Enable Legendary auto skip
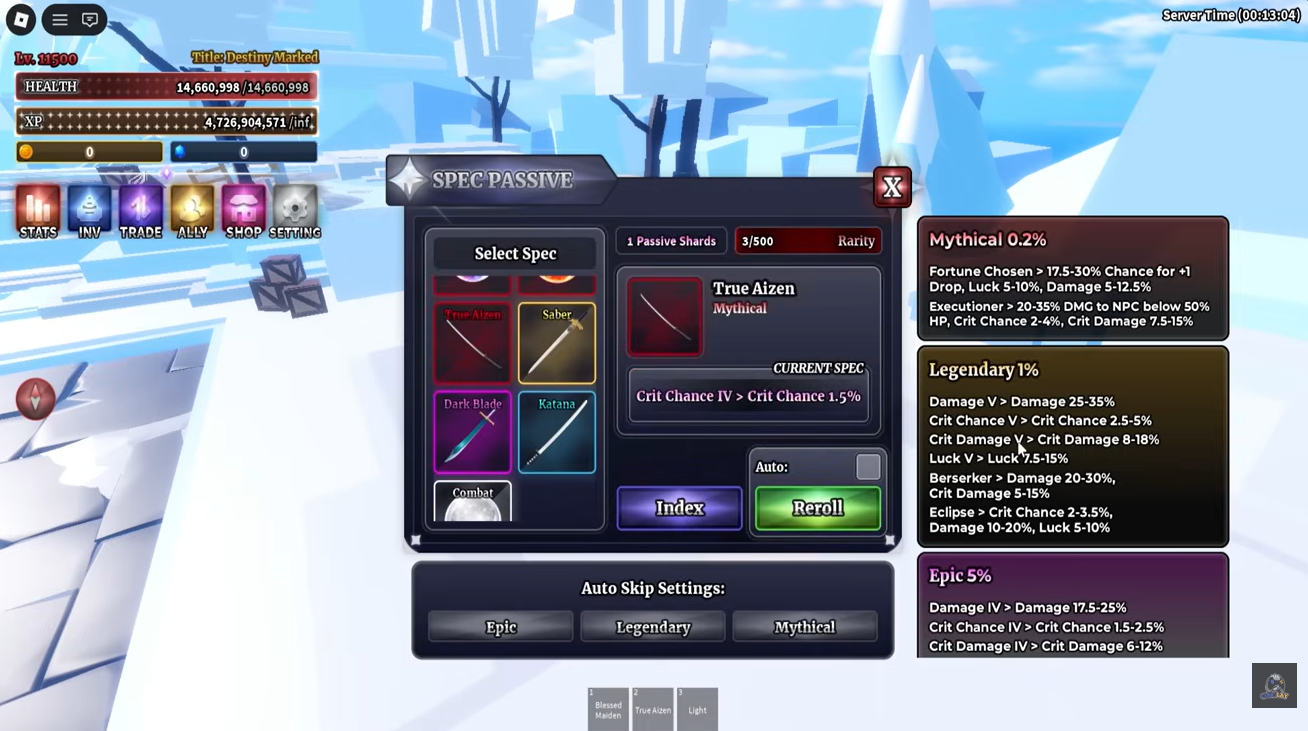The image size is (1308, 731). pos(653,627)
